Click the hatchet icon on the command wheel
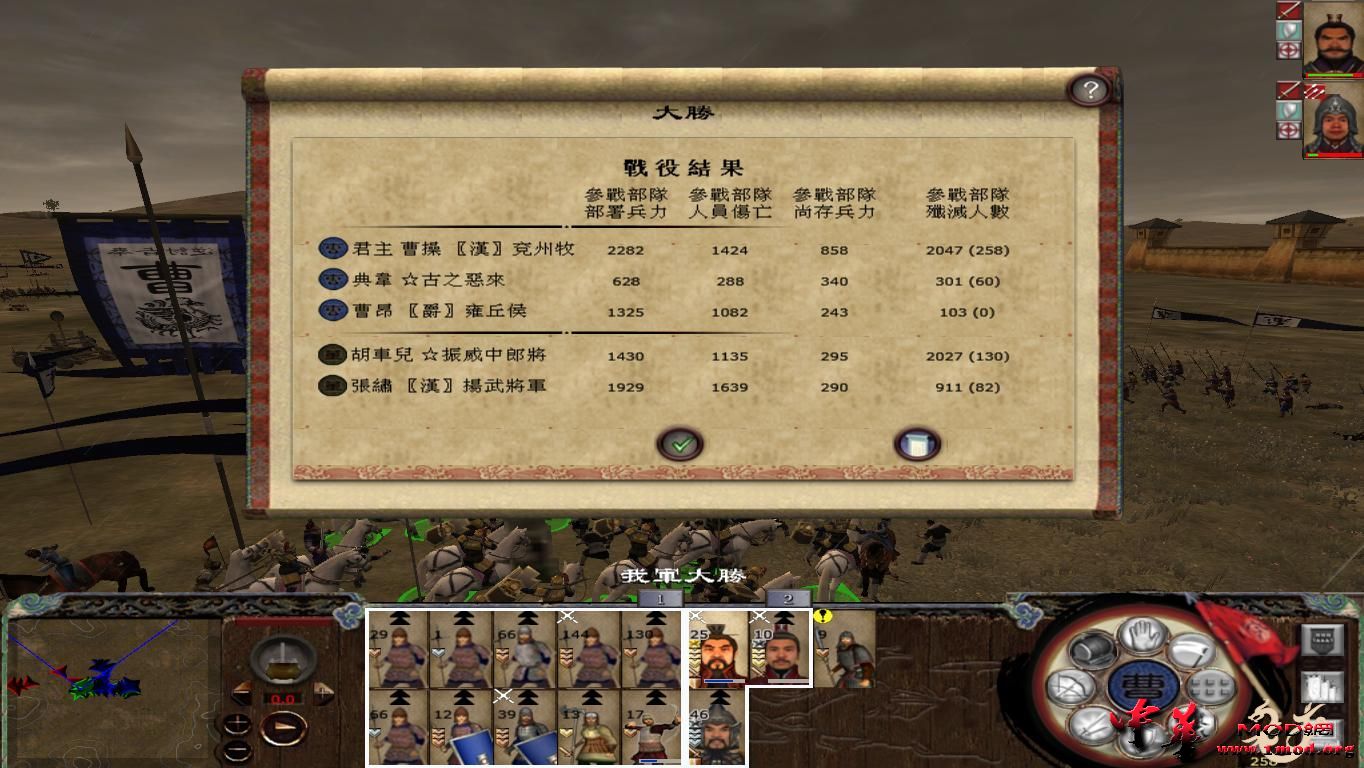Image resolution: width=1364 pixels, height=768 pixels. pos(1192,650)
